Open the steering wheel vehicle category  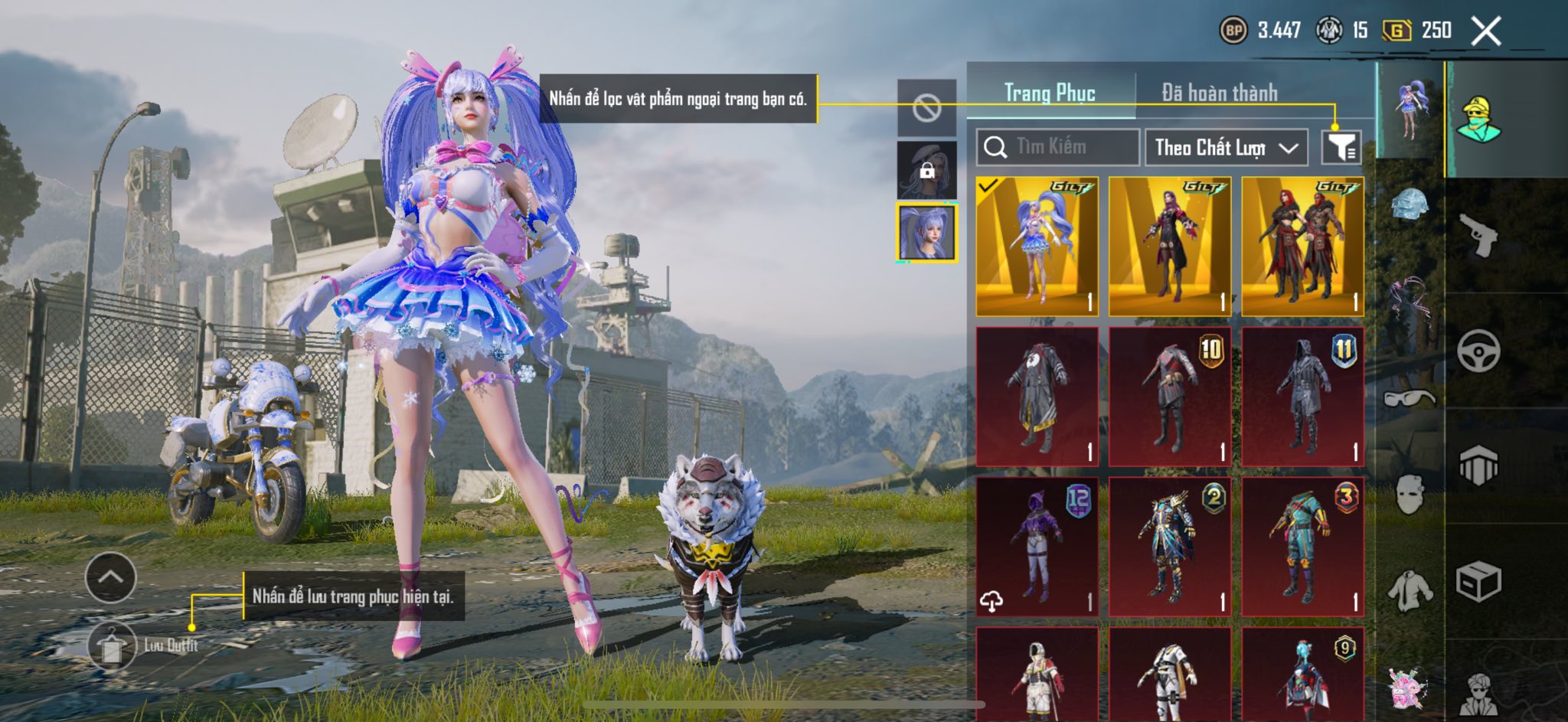click(1478, 351)
